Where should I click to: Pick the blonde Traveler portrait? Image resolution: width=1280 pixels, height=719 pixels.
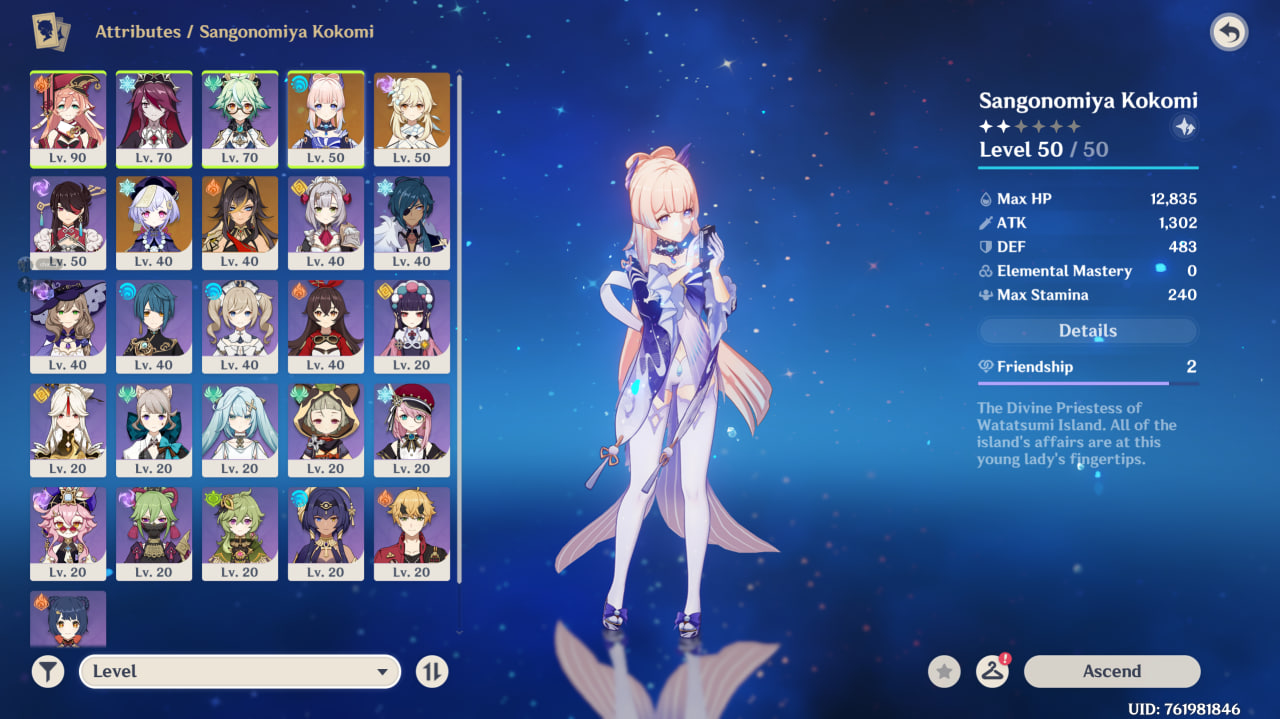click(x=412, y=118)
